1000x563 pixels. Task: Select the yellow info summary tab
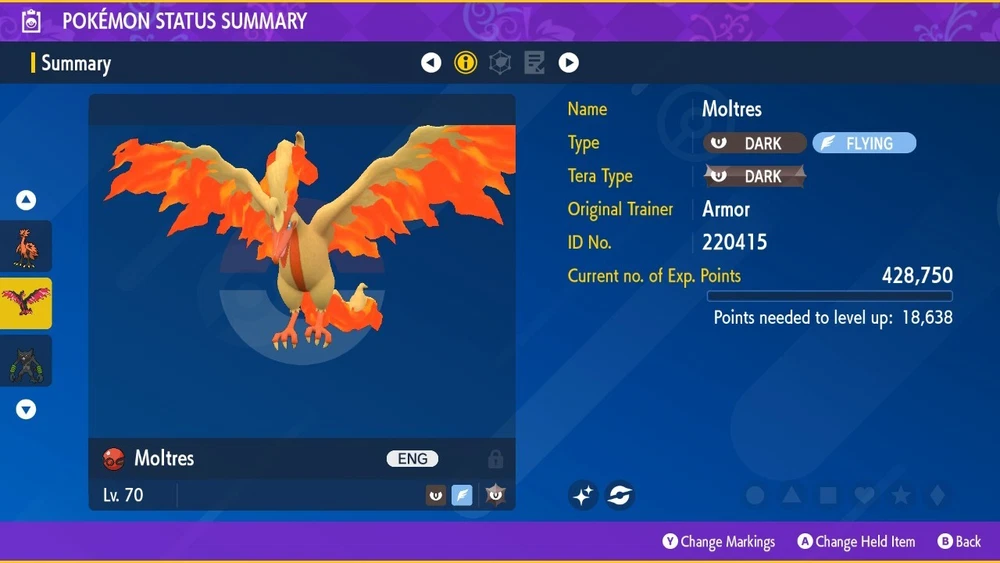[x=465, y=63]
